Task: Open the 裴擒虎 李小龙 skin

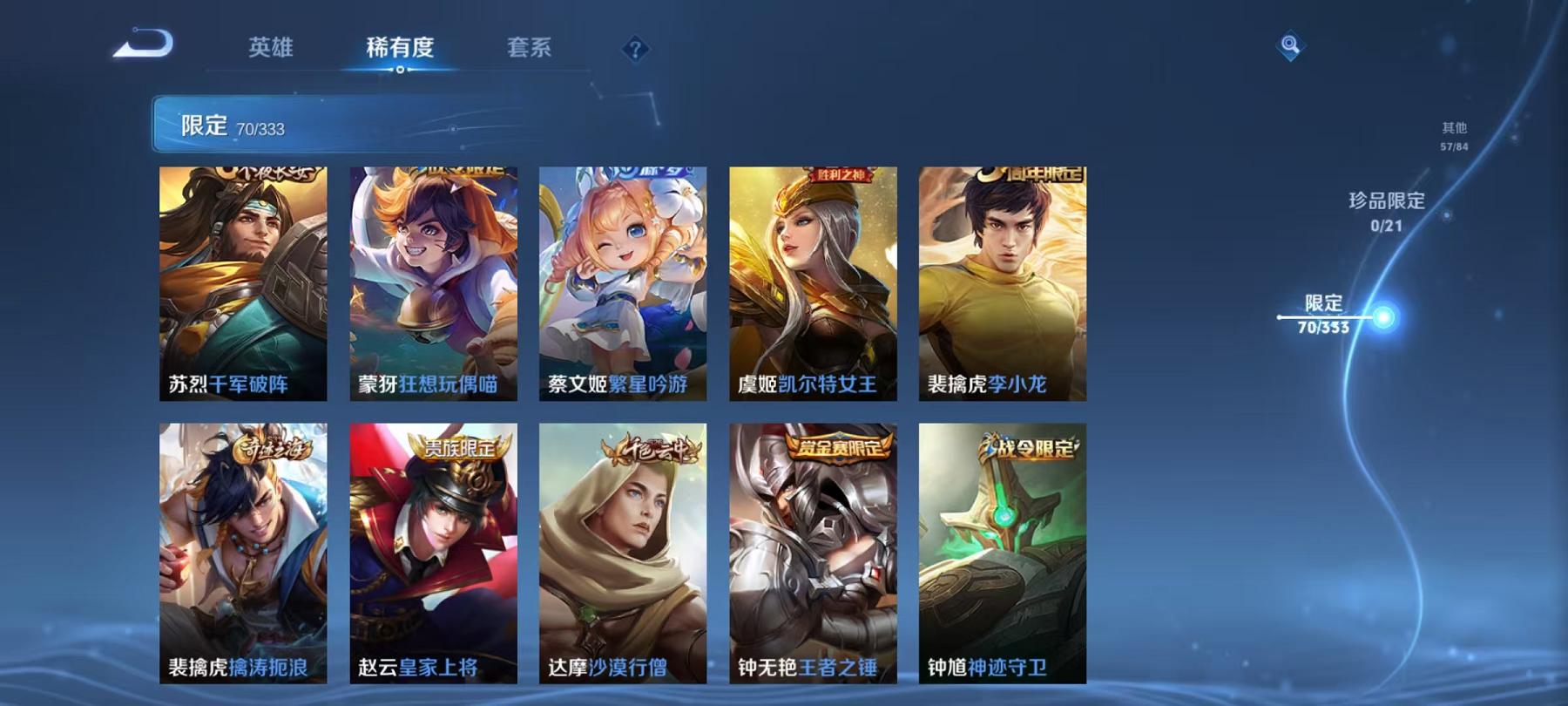Action: pos(1002,279)
